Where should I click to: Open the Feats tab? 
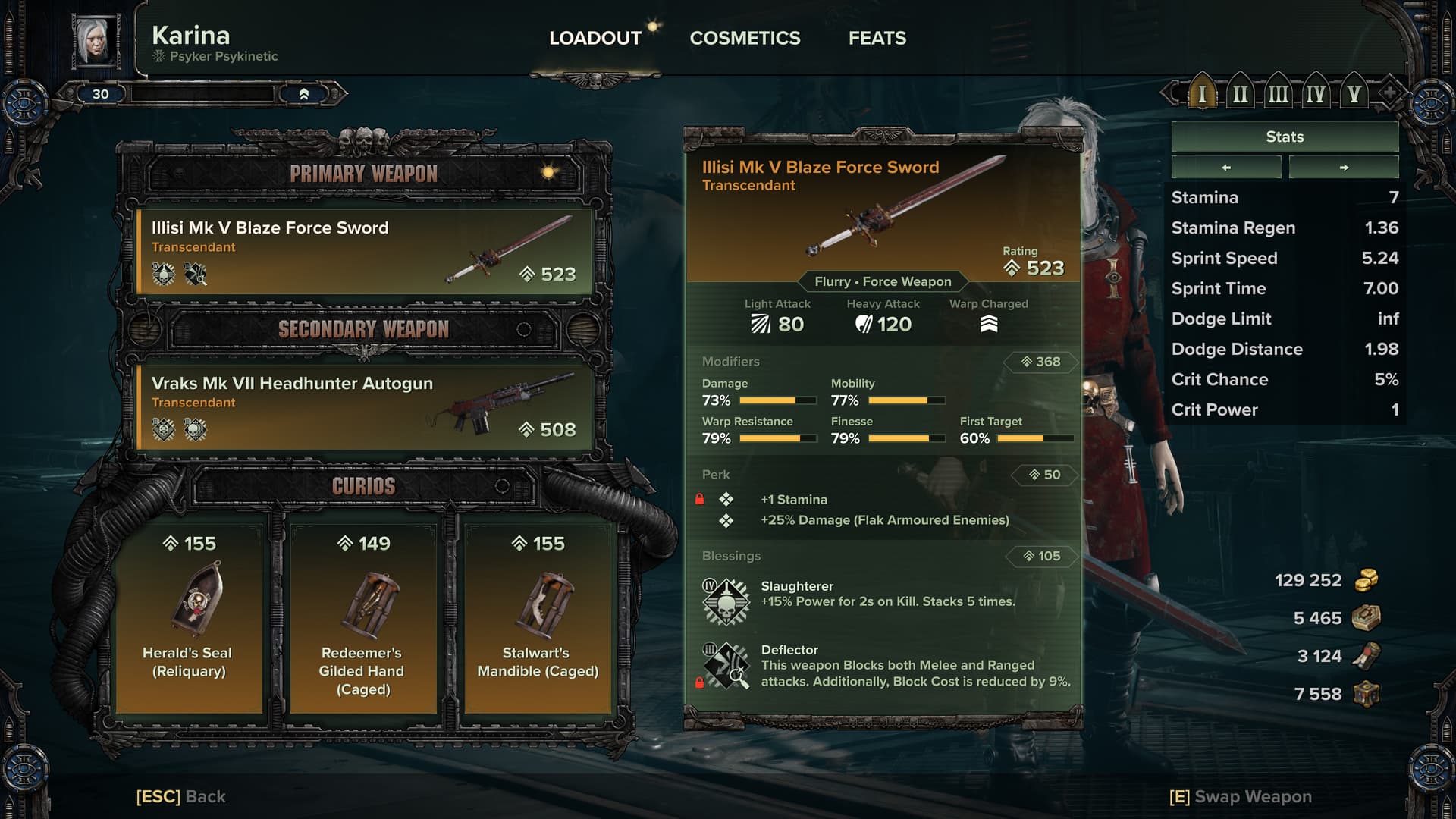(877, 38)
